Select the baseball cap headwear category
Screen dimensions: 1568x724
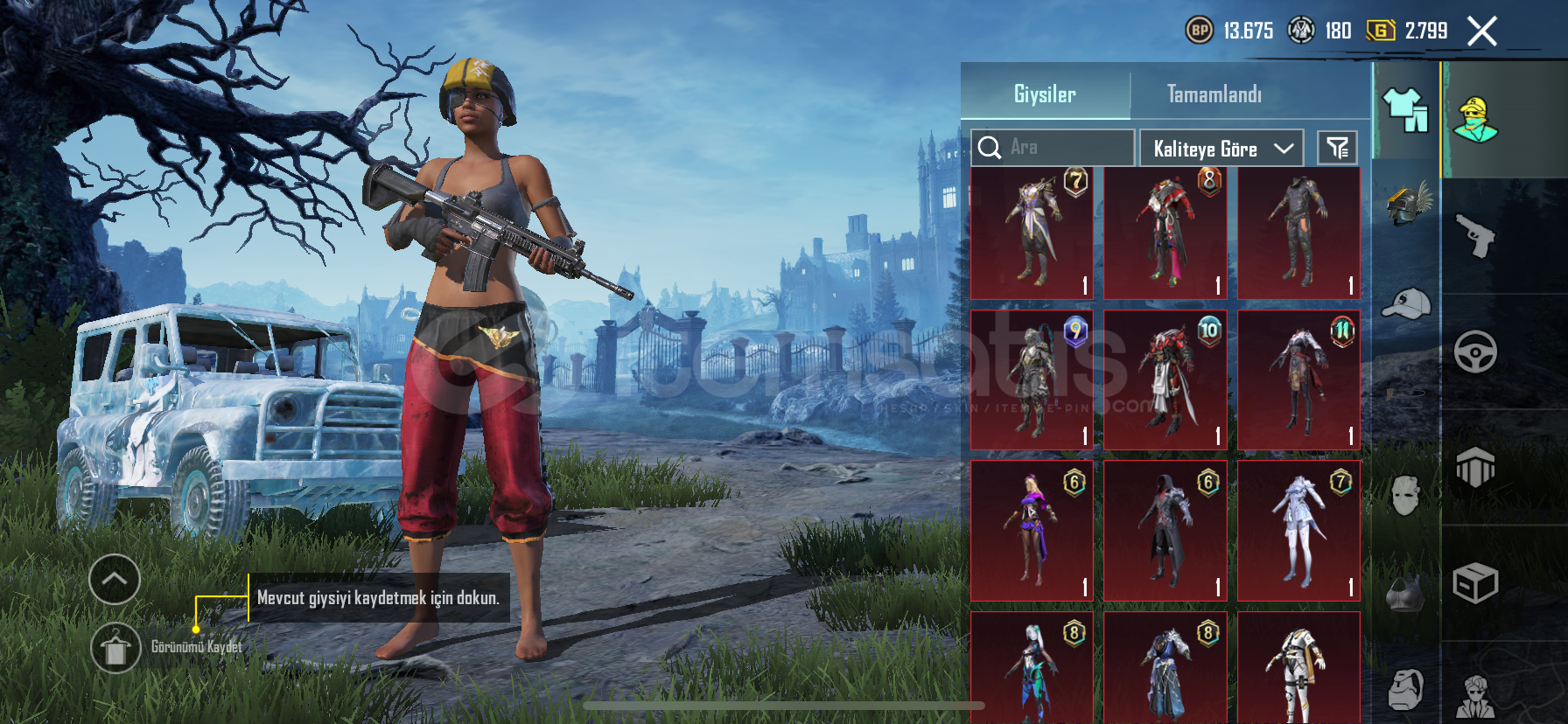pos(1405,304)
